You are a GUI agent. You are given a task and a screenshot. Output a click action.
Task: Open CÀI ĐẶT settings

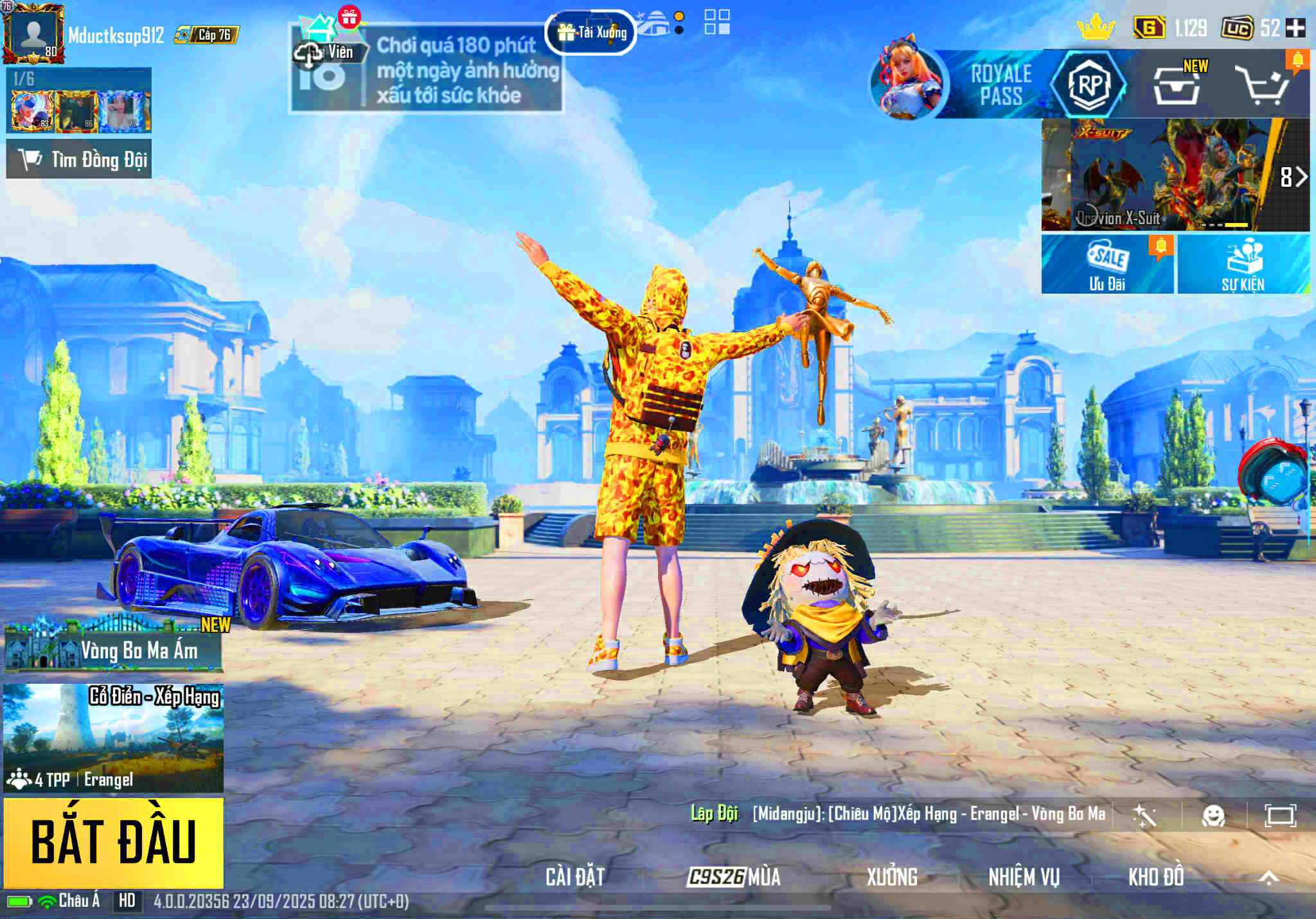point(575,877)
